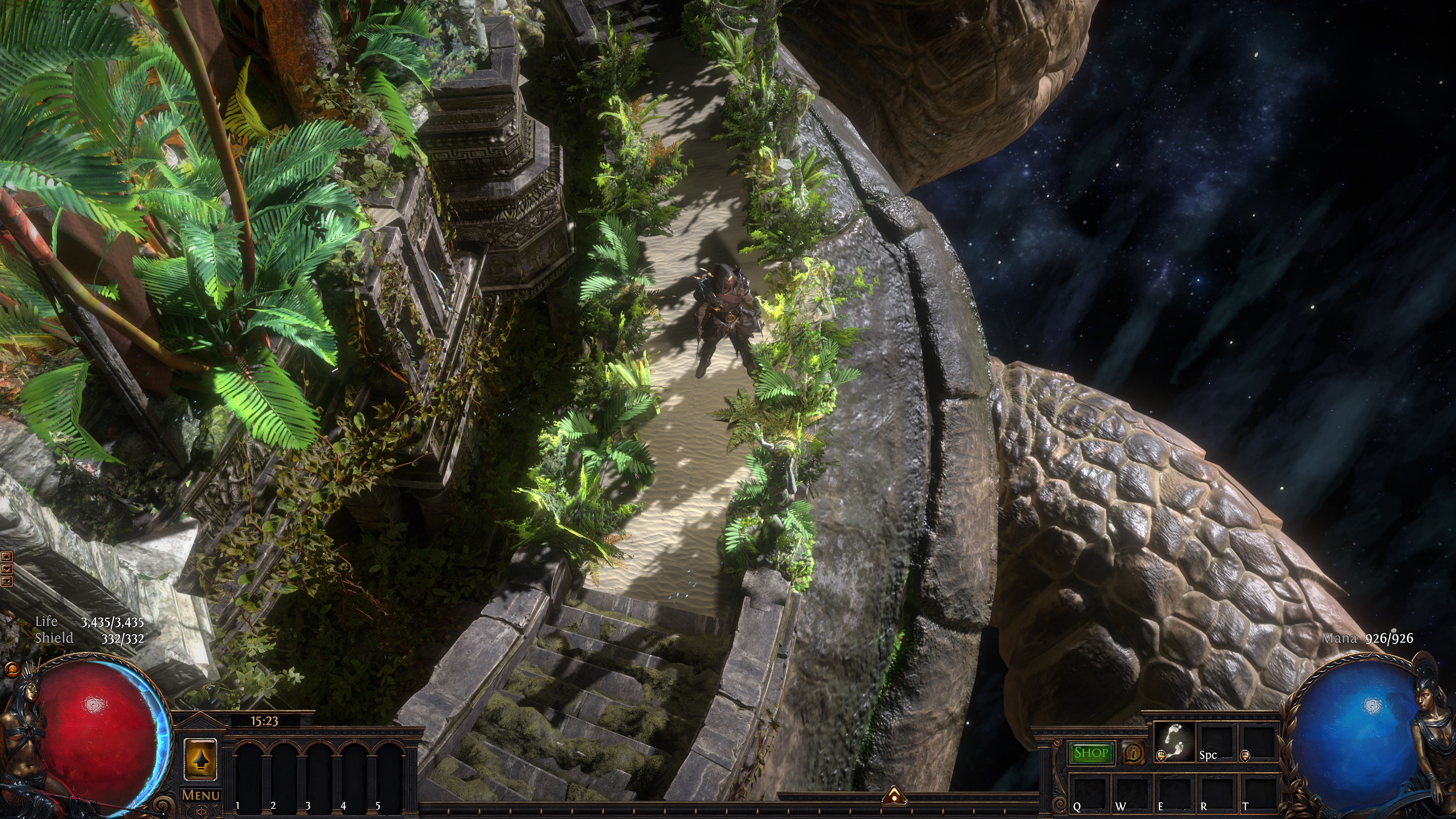Select the skill slot labeled Q
This screenshot has width=1456, height=819.
tap(1090, 792)
